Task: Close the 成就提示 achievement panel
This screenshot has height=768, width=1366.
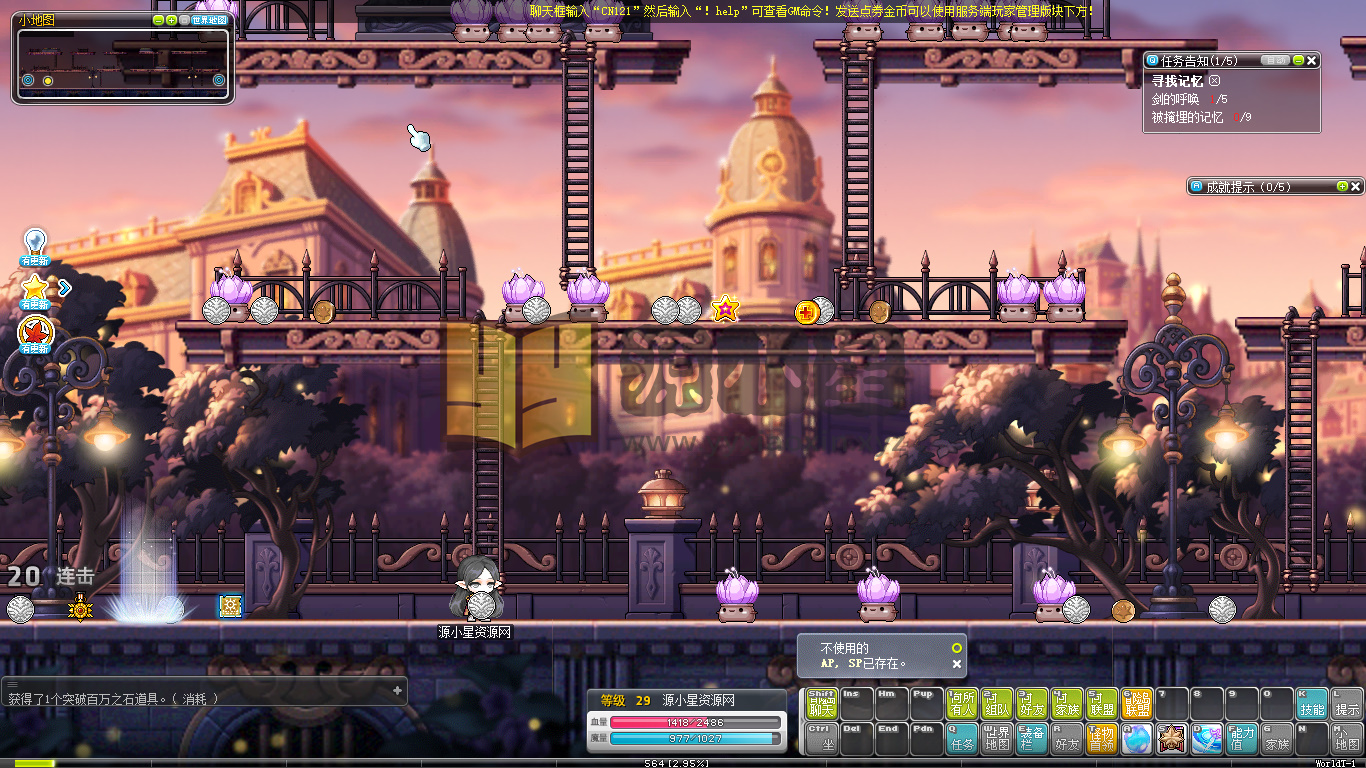Action: point(1355,187)
